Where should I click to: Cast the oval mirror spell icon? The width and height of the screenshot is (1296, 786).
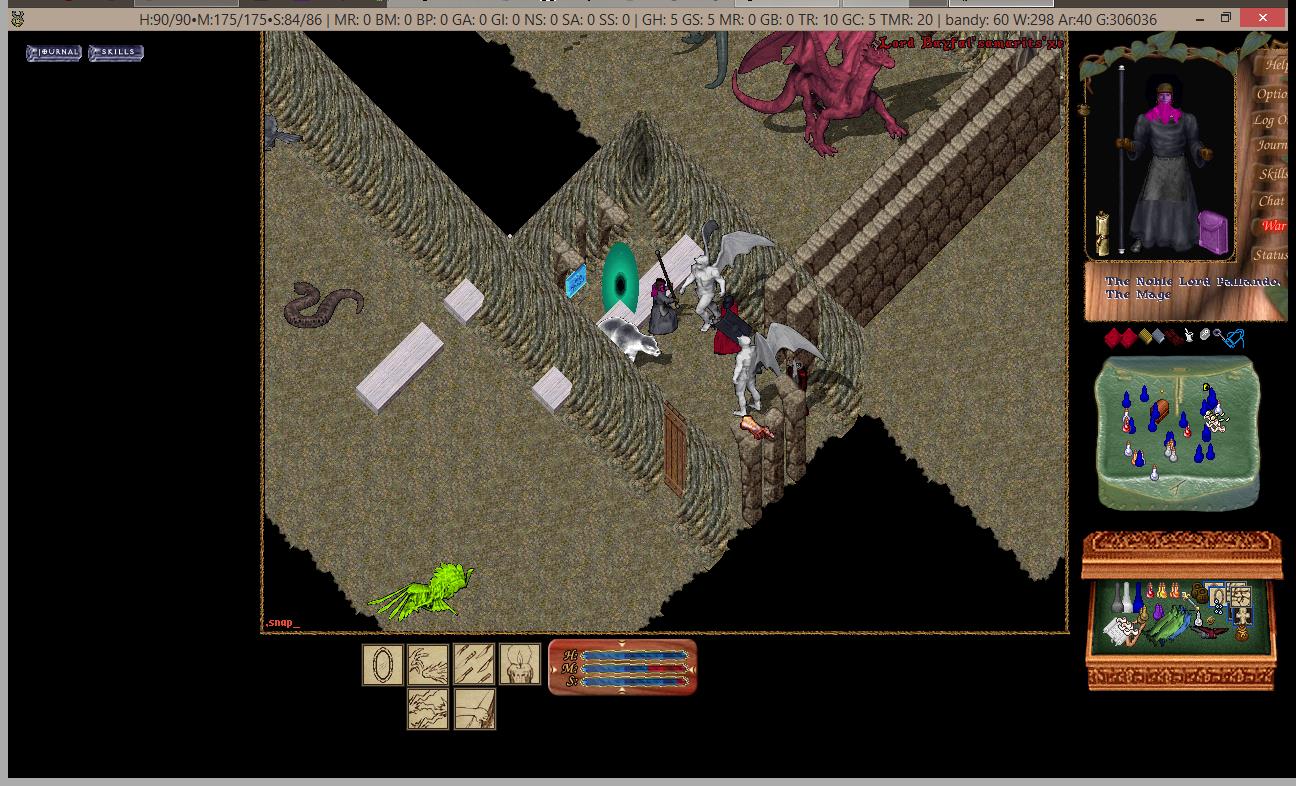(x=382, y=665)
